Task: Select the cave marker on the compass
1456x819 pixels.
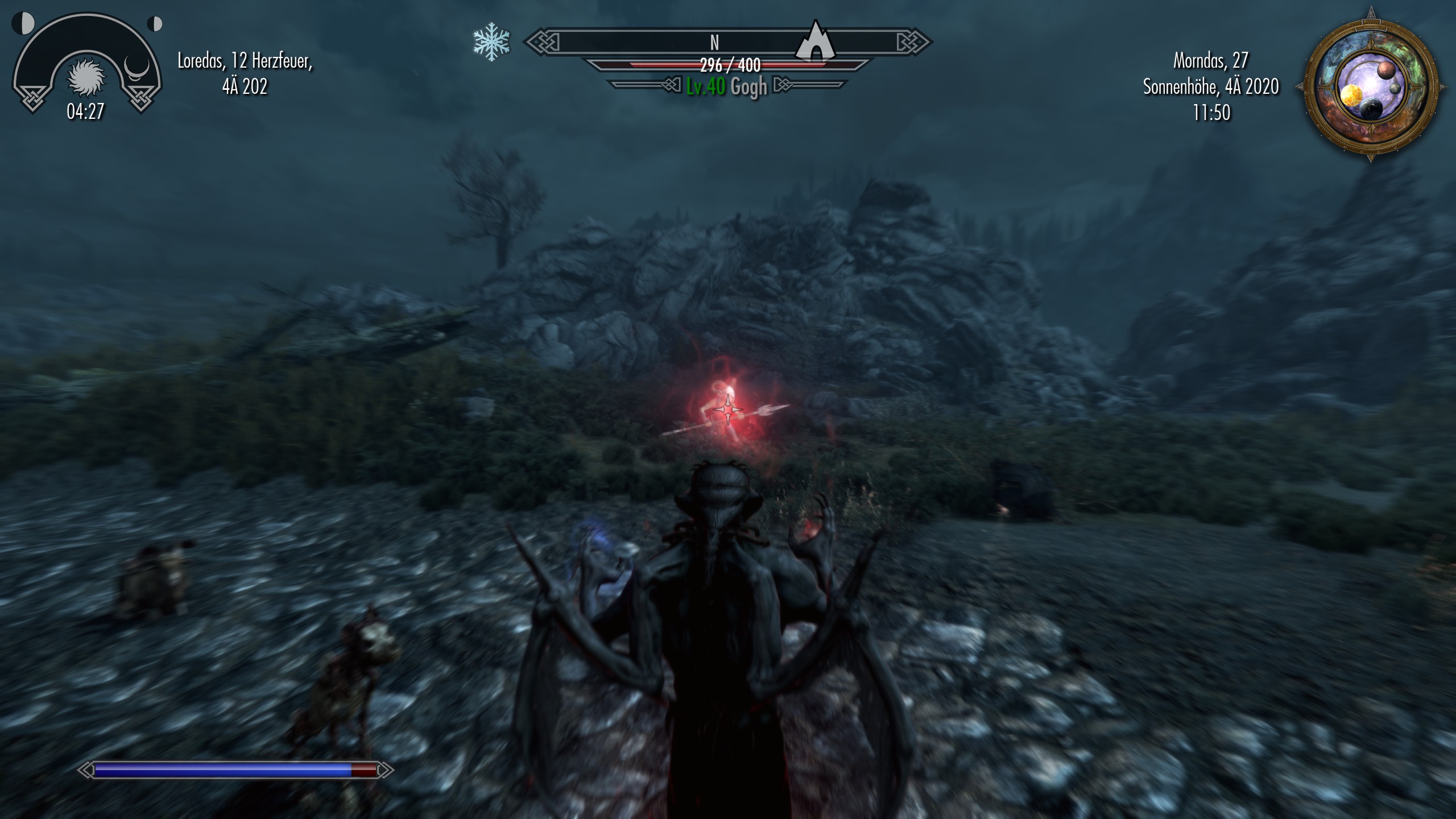Action: [x=816, y=42]
